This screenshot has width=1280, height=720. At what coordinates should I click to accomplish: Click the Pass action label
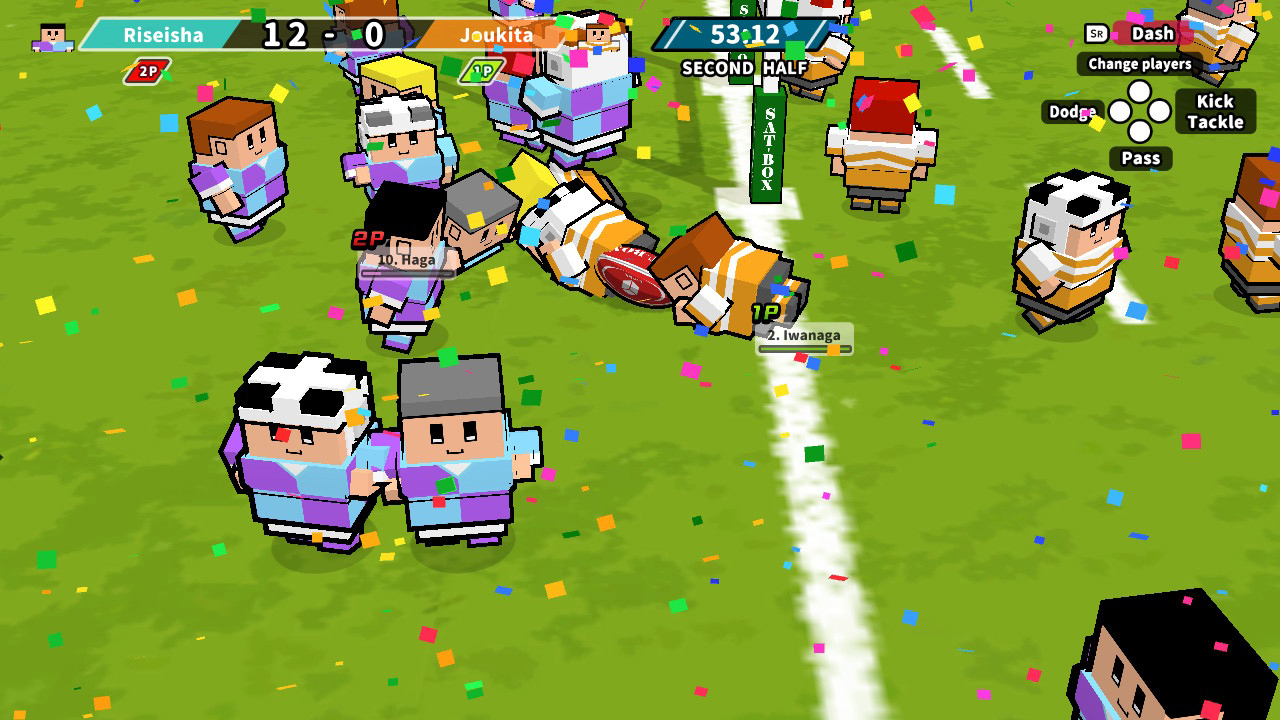[1139, 158]
